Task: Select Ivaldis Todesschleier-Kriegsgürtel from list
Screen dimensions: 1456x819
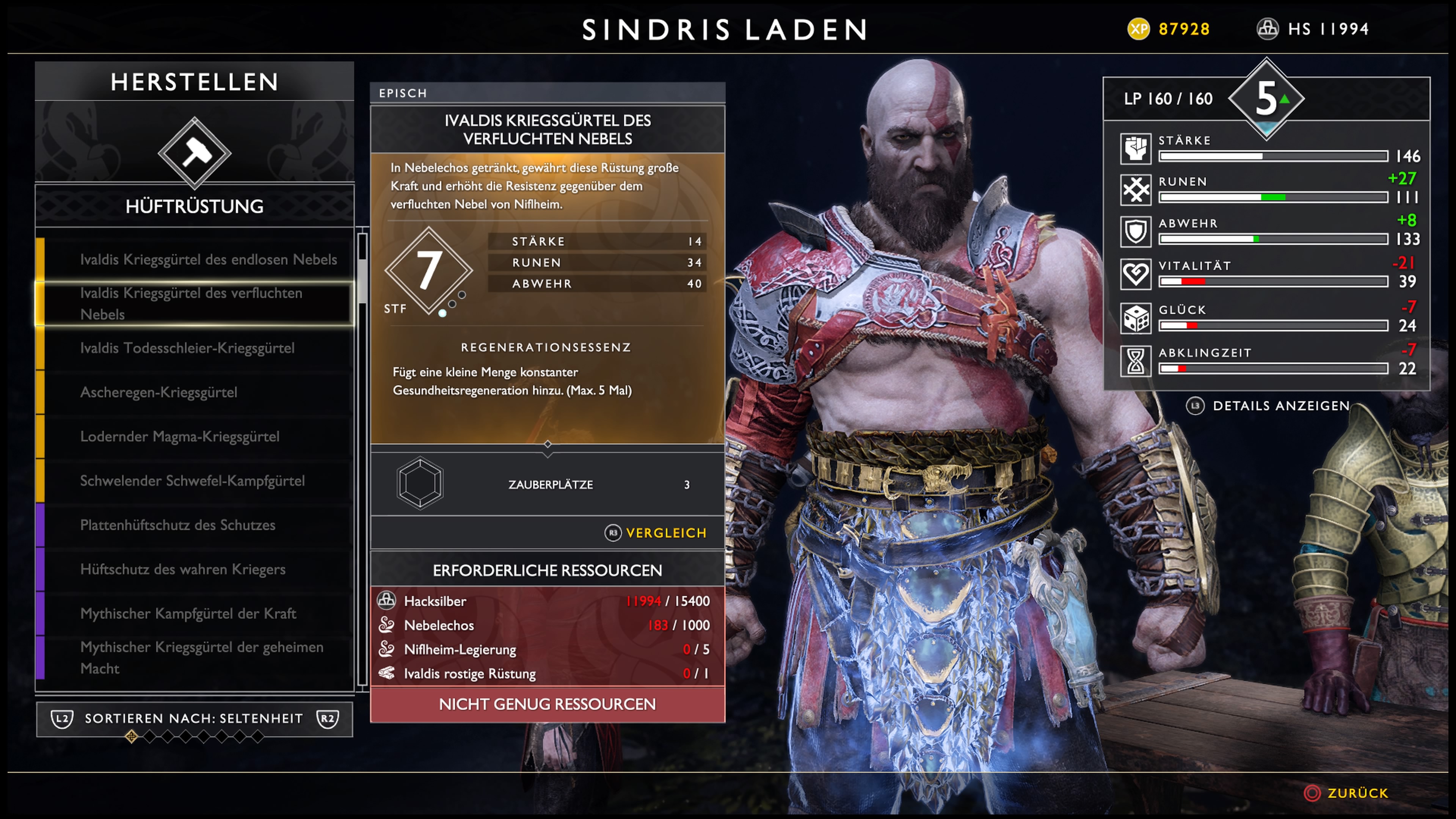Action: coord(187,348)
